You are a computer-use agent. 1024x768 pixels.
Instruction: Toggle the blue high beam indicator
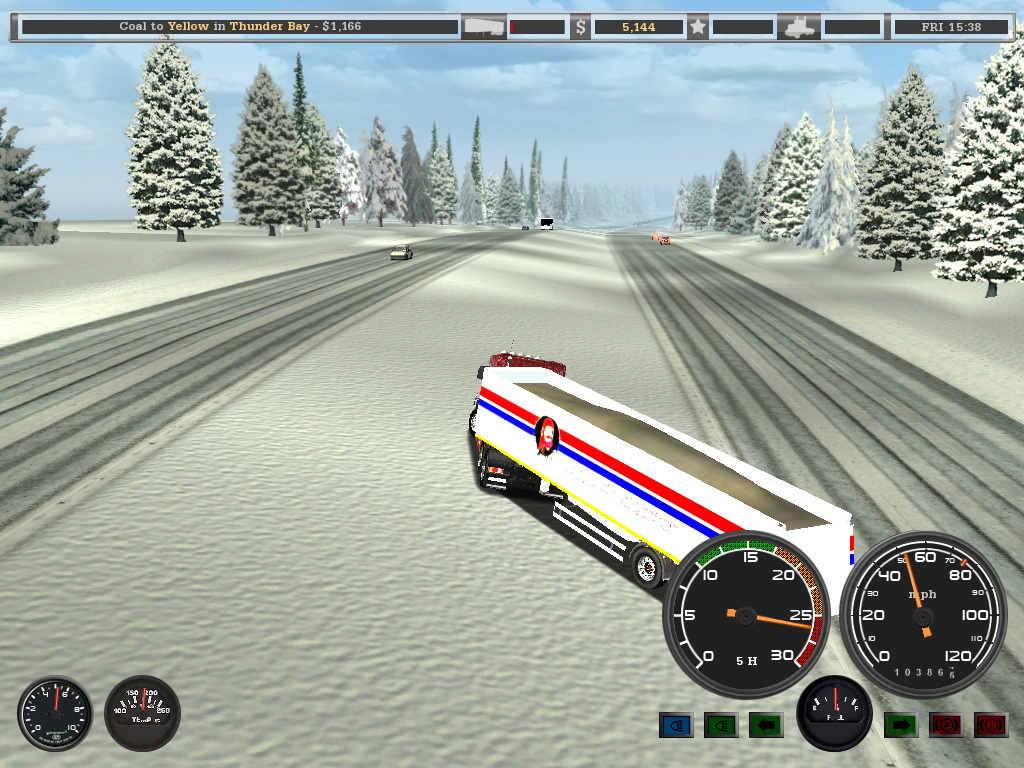tap(676, 724)
